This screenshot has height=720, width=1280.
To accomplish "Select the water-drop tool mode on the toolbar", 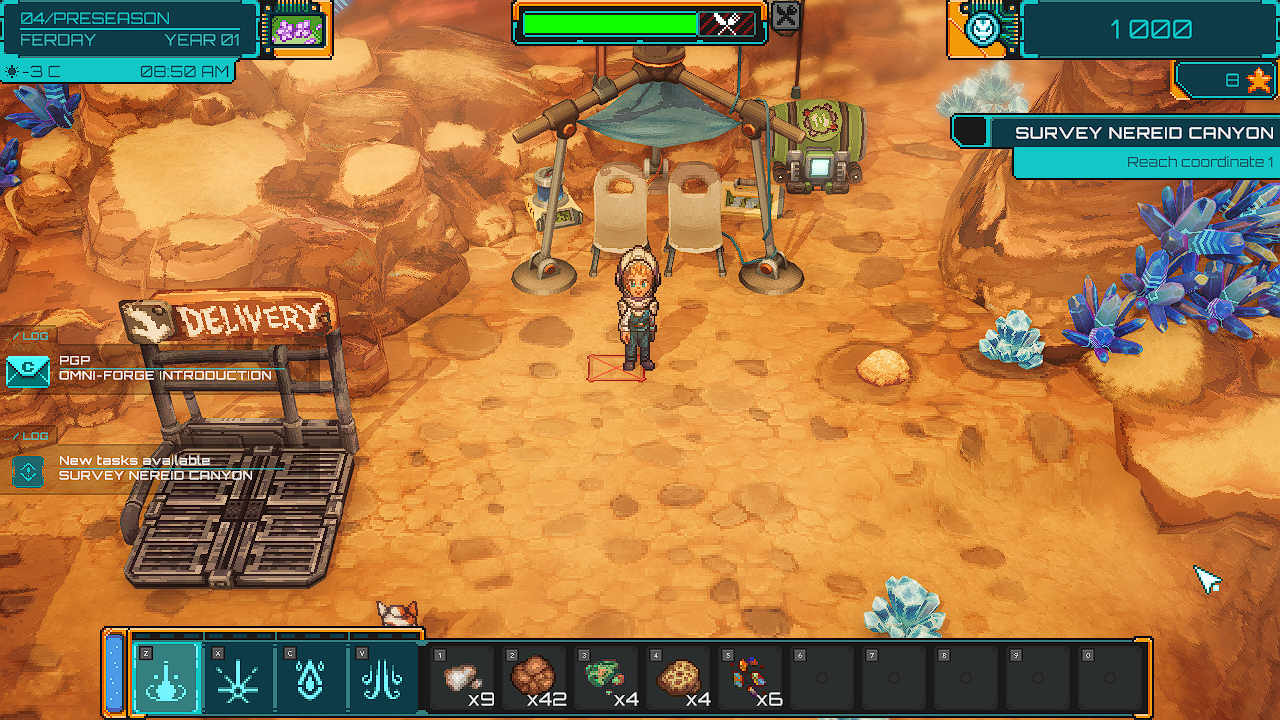I will pos(165,676).
